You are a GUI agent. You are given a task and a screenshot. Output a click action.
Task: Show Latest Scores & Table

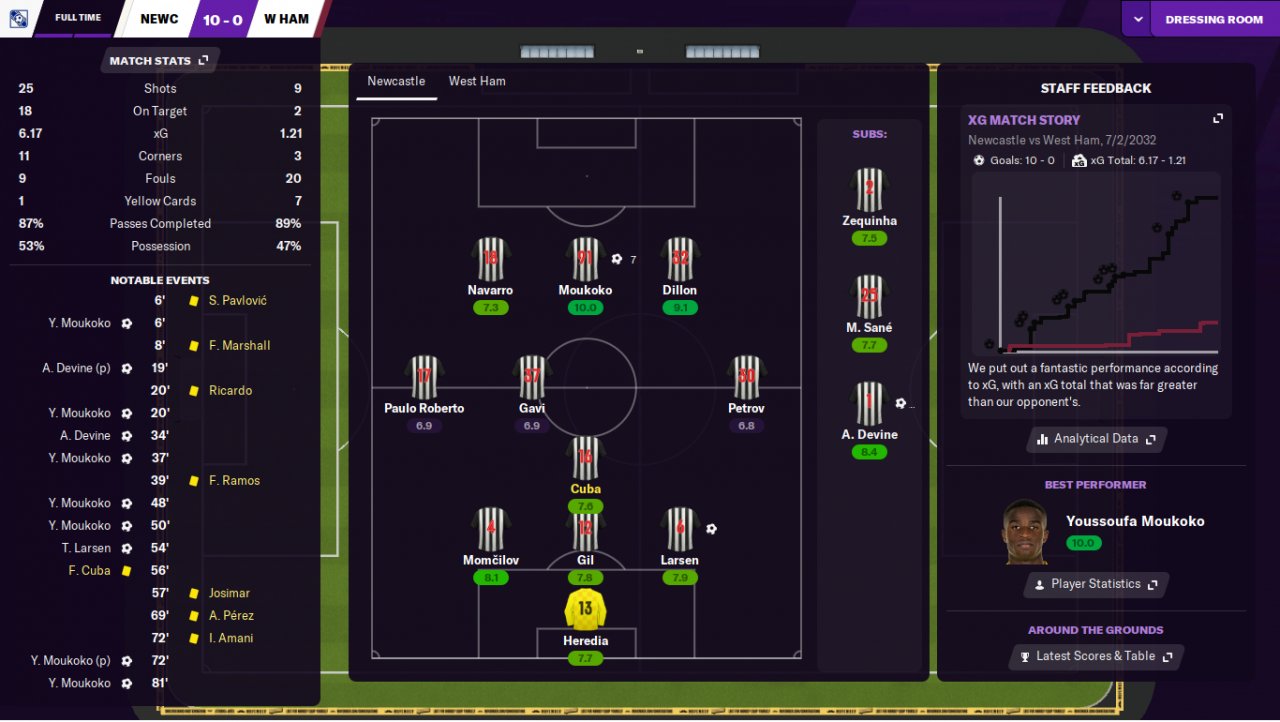[1096, 656]
